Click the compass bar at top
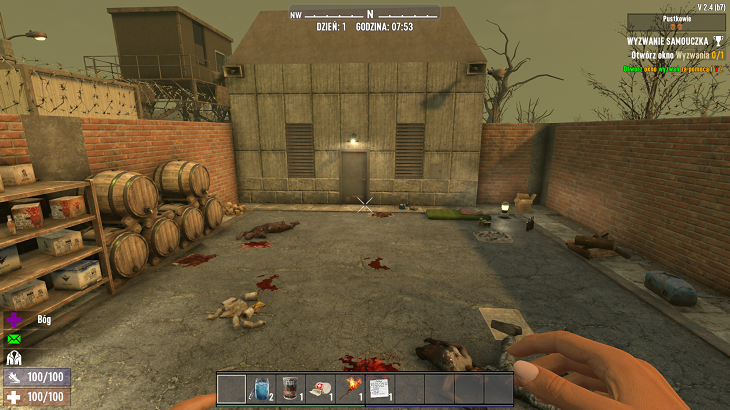 [365, 14]
